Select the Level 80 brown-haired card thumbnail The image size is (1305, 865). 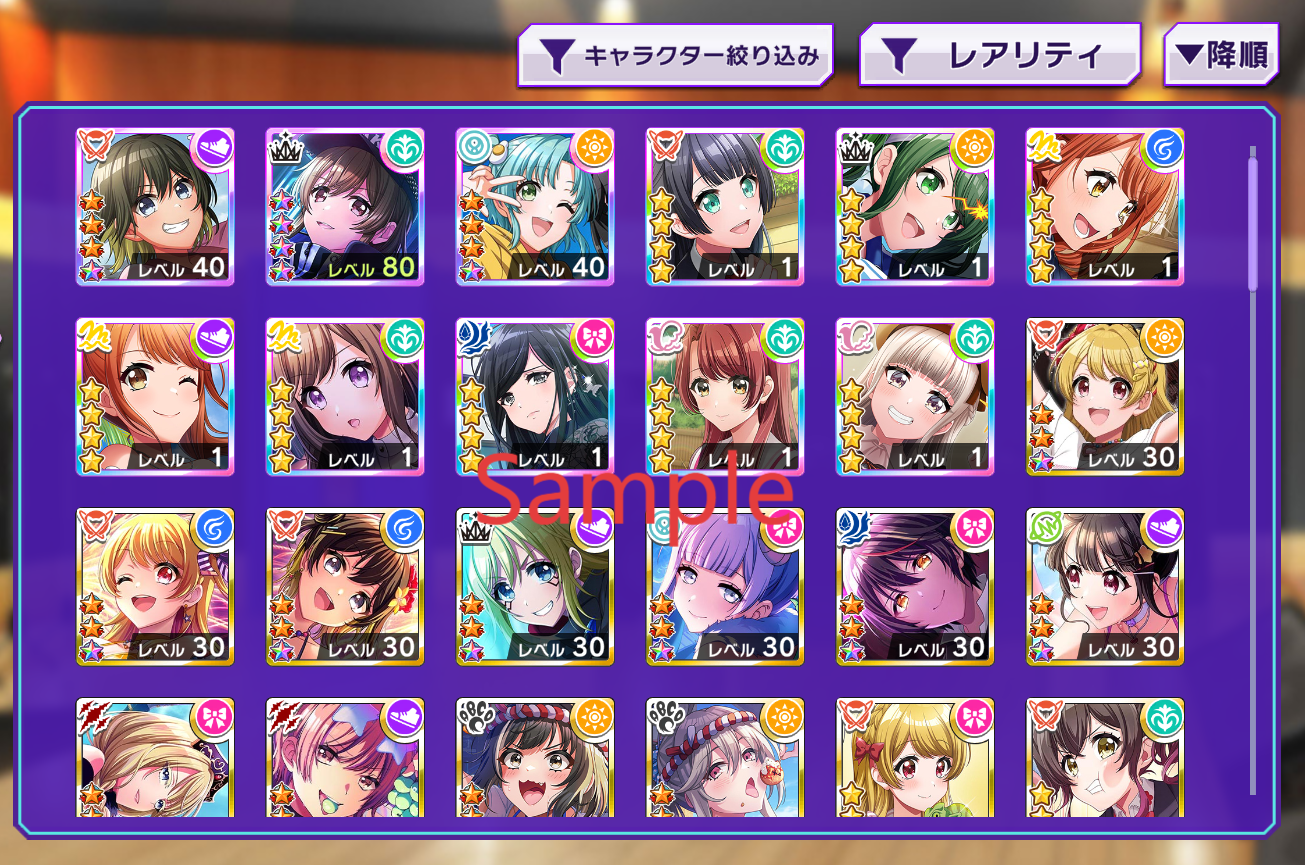click(x=345, y=205)
